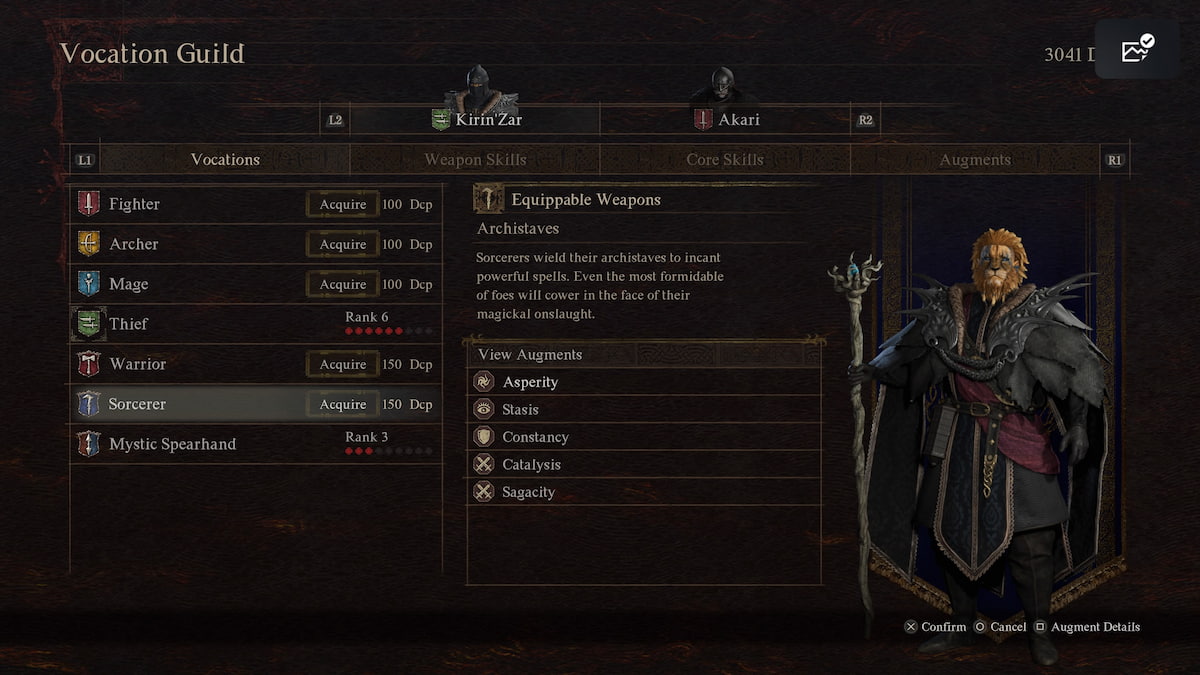Acquire the Fighter vocation
Image resolution: width=1200 pixels, height=675 pixels.
click(x=343, y=204)
